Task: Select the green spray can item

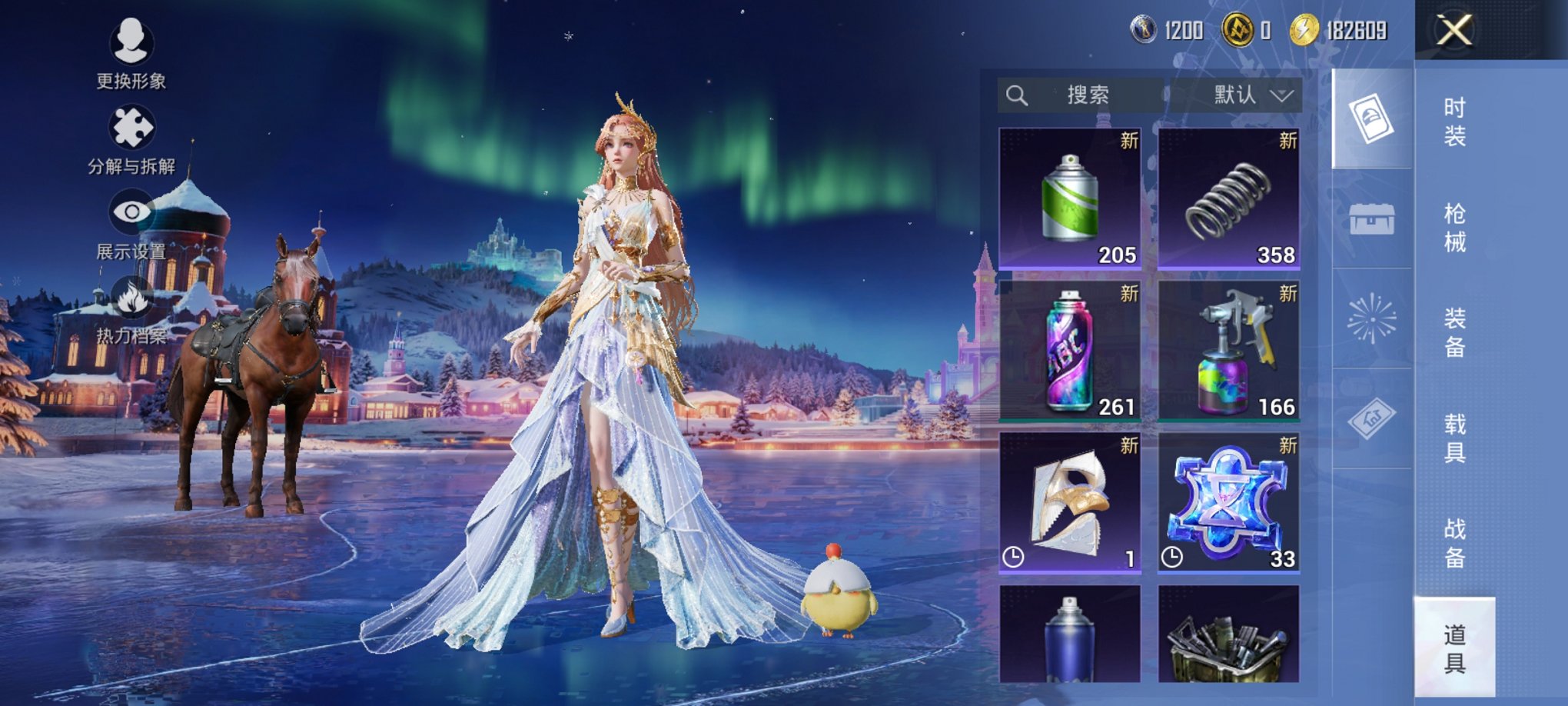Action: point(1069,198)
